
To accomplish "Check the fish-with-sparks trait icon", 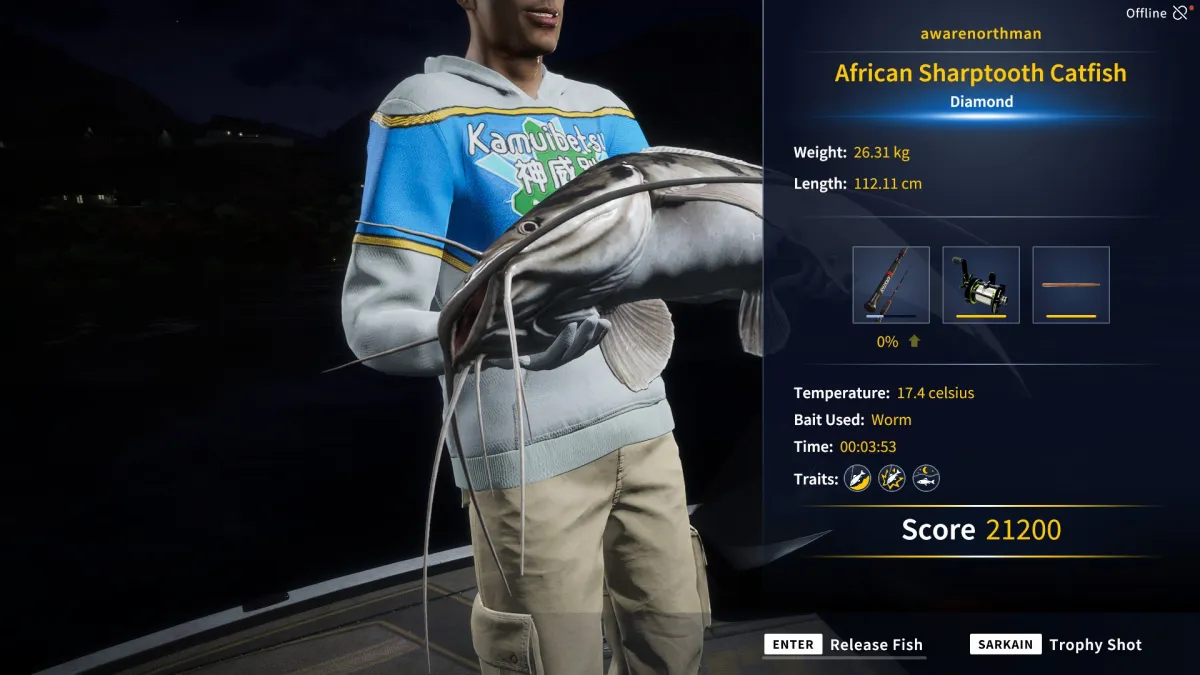I will [x=891, y=479].
